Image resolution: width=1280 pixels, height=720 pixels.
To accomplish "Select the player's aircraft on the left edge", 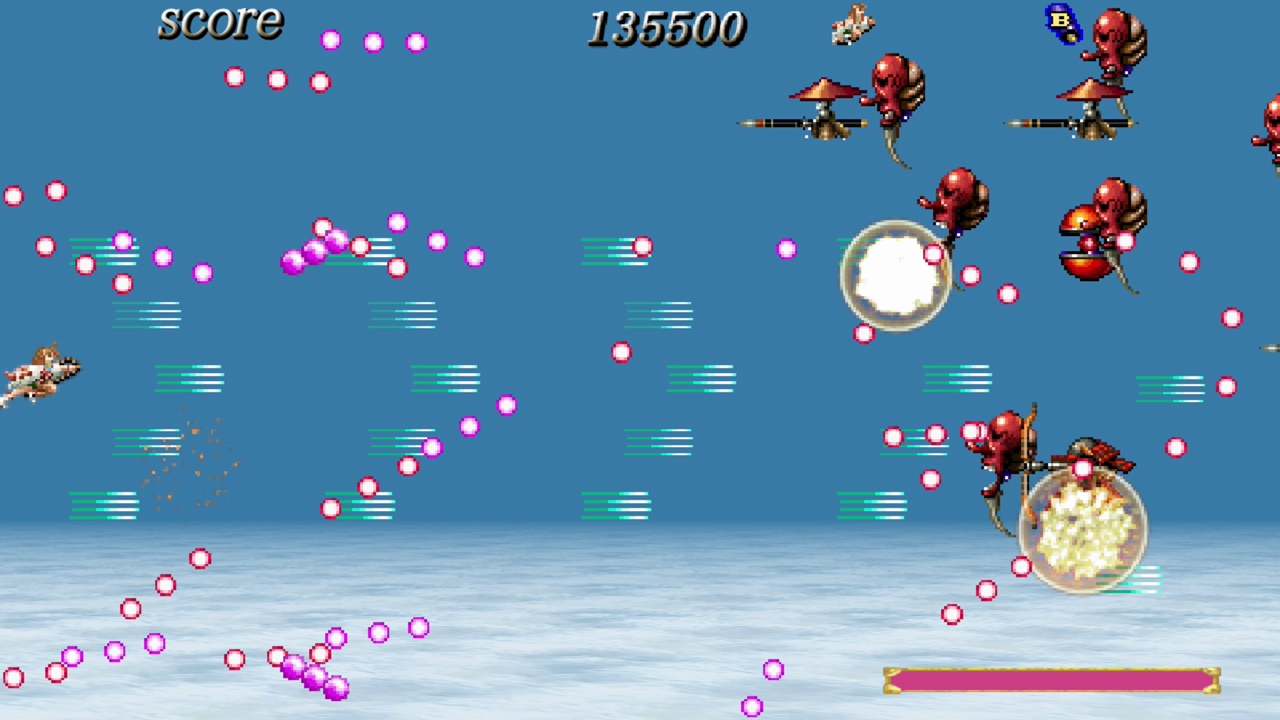I will [40, 375].
